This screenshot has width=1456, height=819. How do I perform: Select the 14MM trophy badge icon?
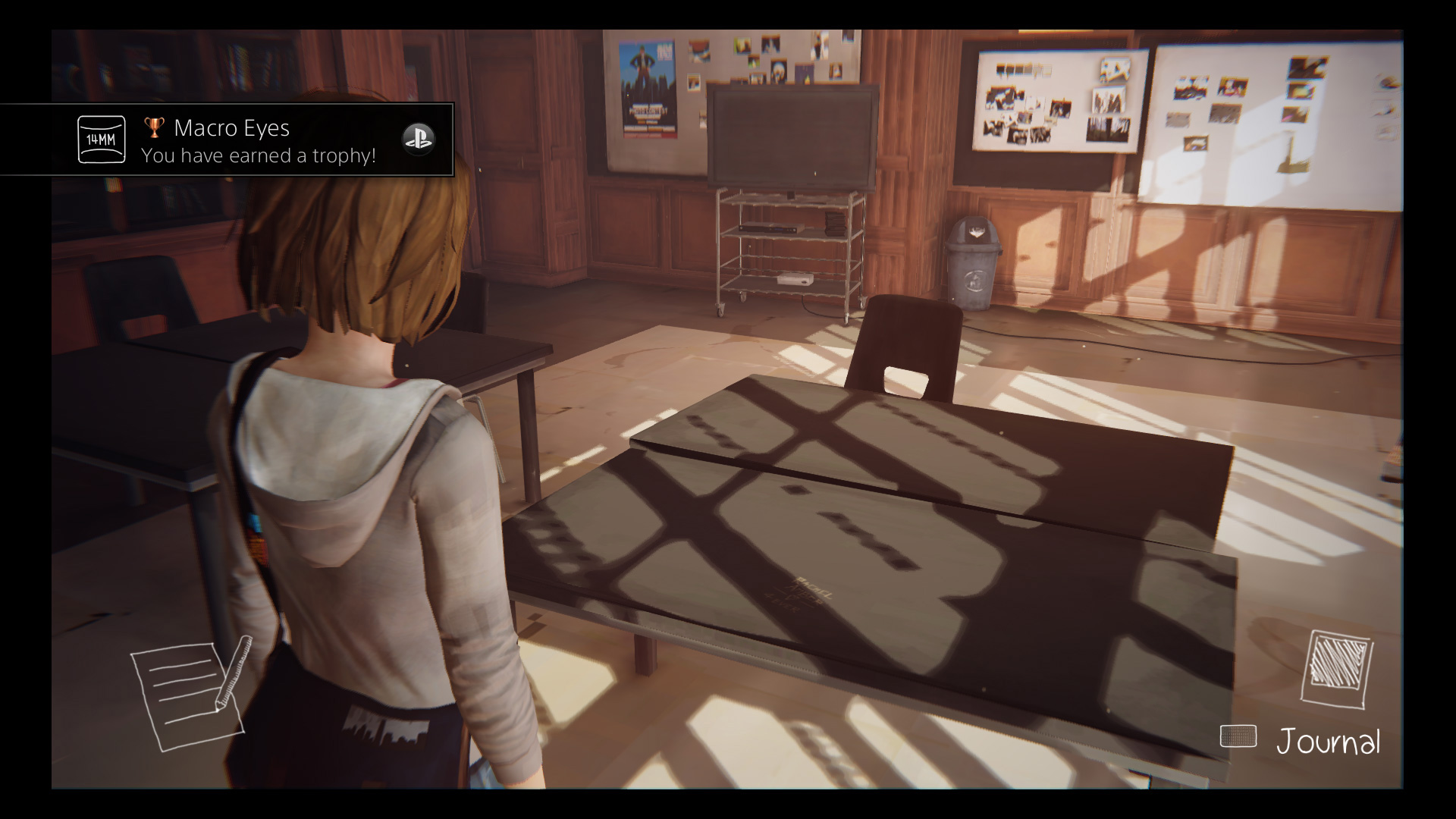102,140
